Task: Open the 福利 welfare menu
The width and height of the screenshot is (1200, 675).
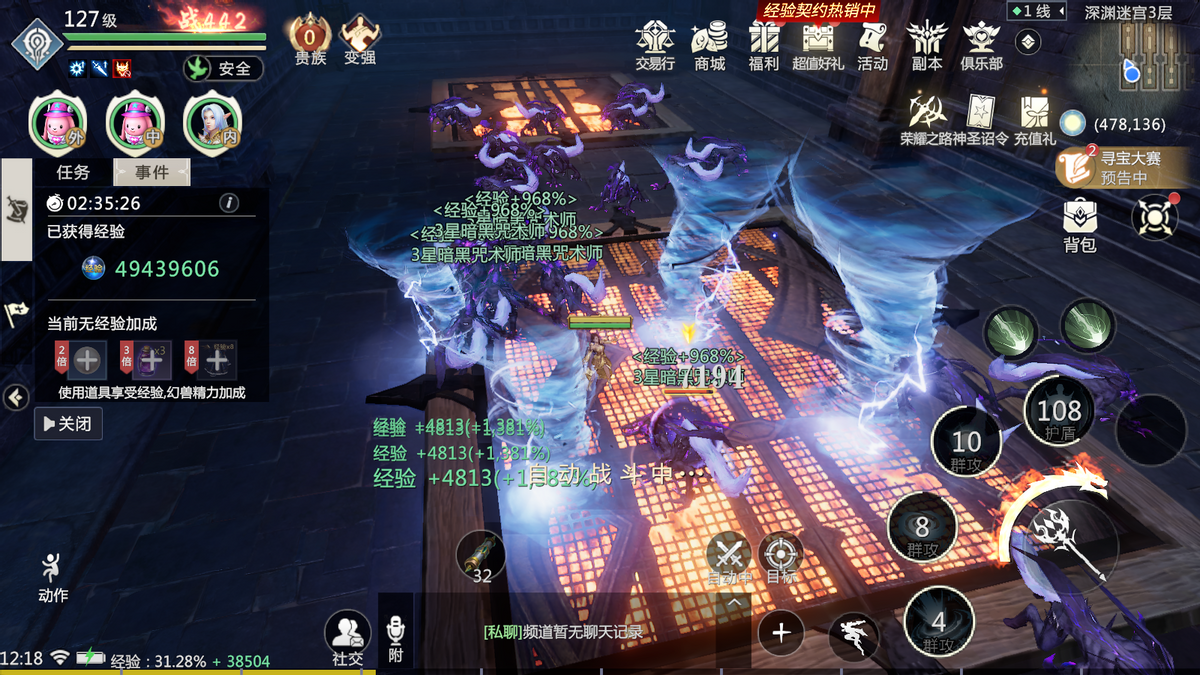Action: 764,45
